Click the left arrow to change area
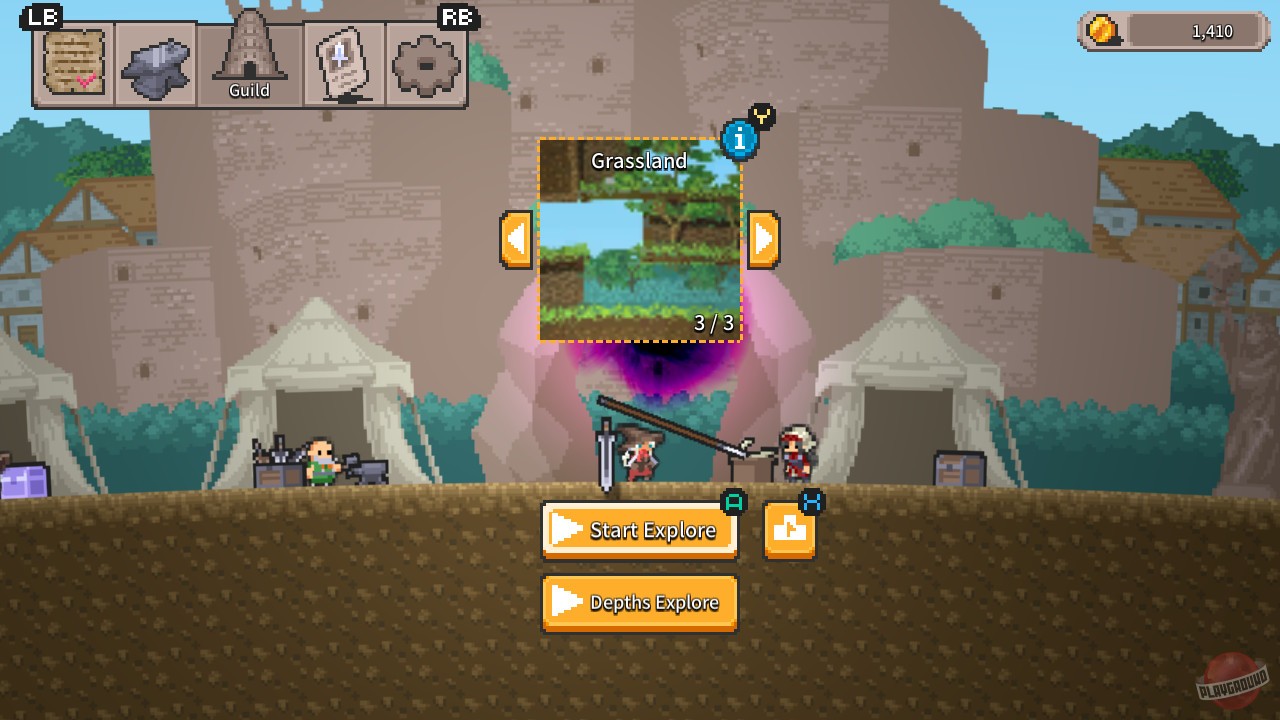Screen dimensions: 1280x720 pyautogui.click(x=515, y=239)
